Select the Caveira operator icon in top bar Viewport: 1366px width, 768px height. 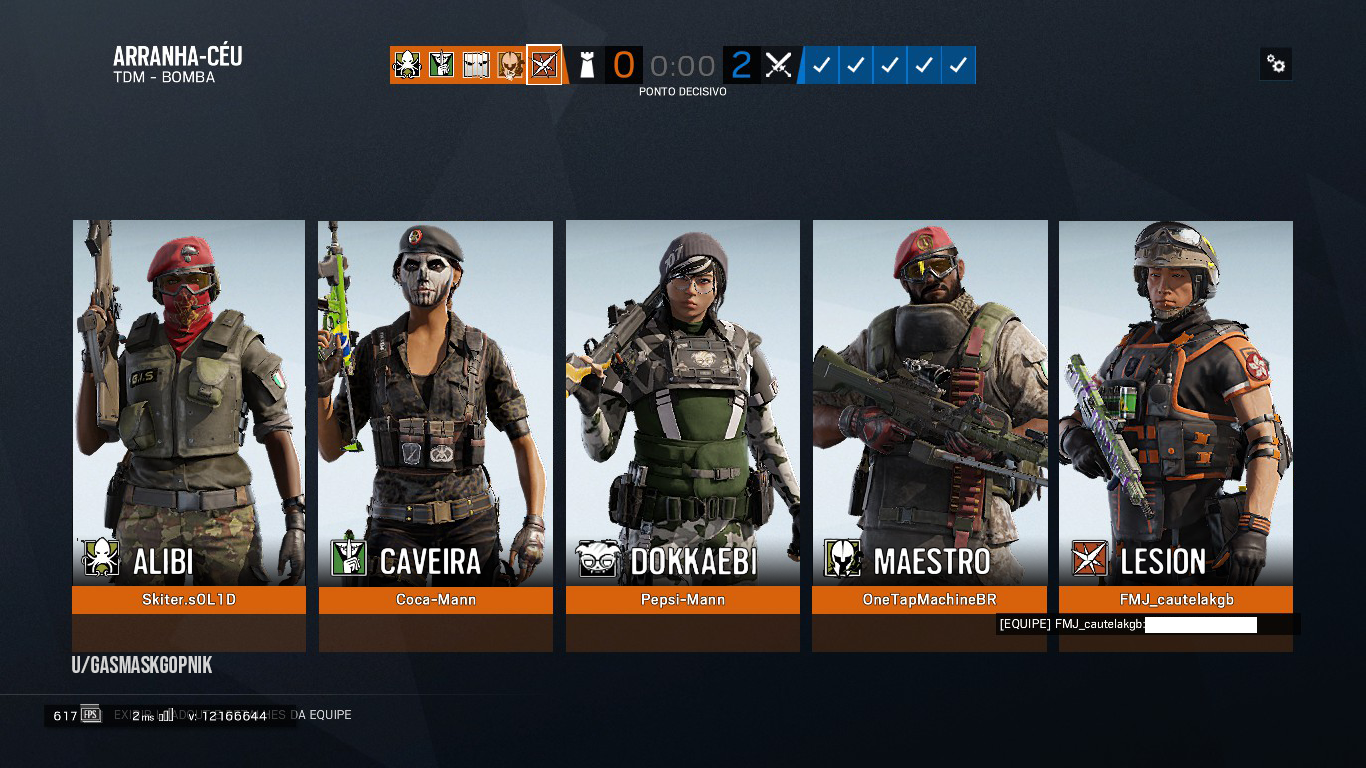coord(440,64)
